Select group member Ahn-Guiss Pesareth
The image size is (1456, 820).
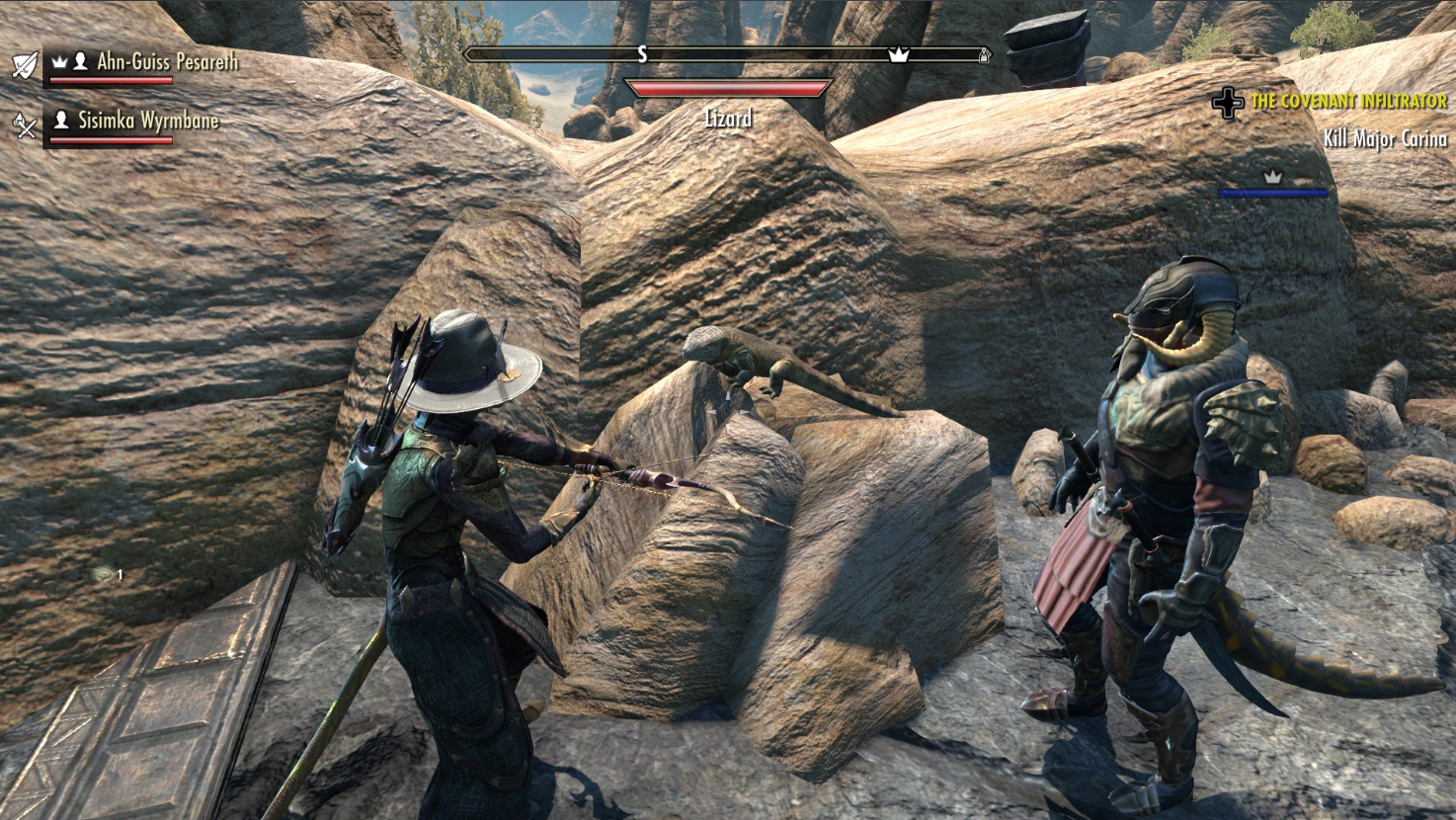tap(167, 62)
